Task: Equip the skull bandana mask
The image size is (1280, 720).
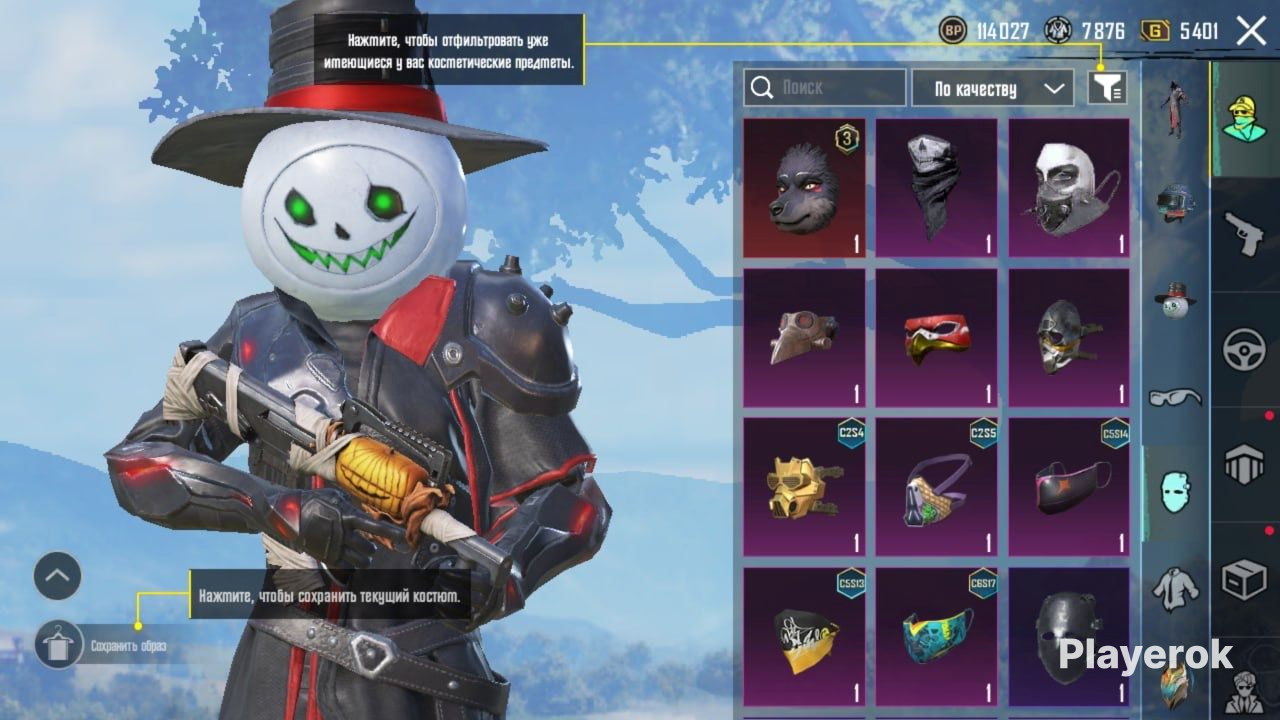Action: (936, 188)
